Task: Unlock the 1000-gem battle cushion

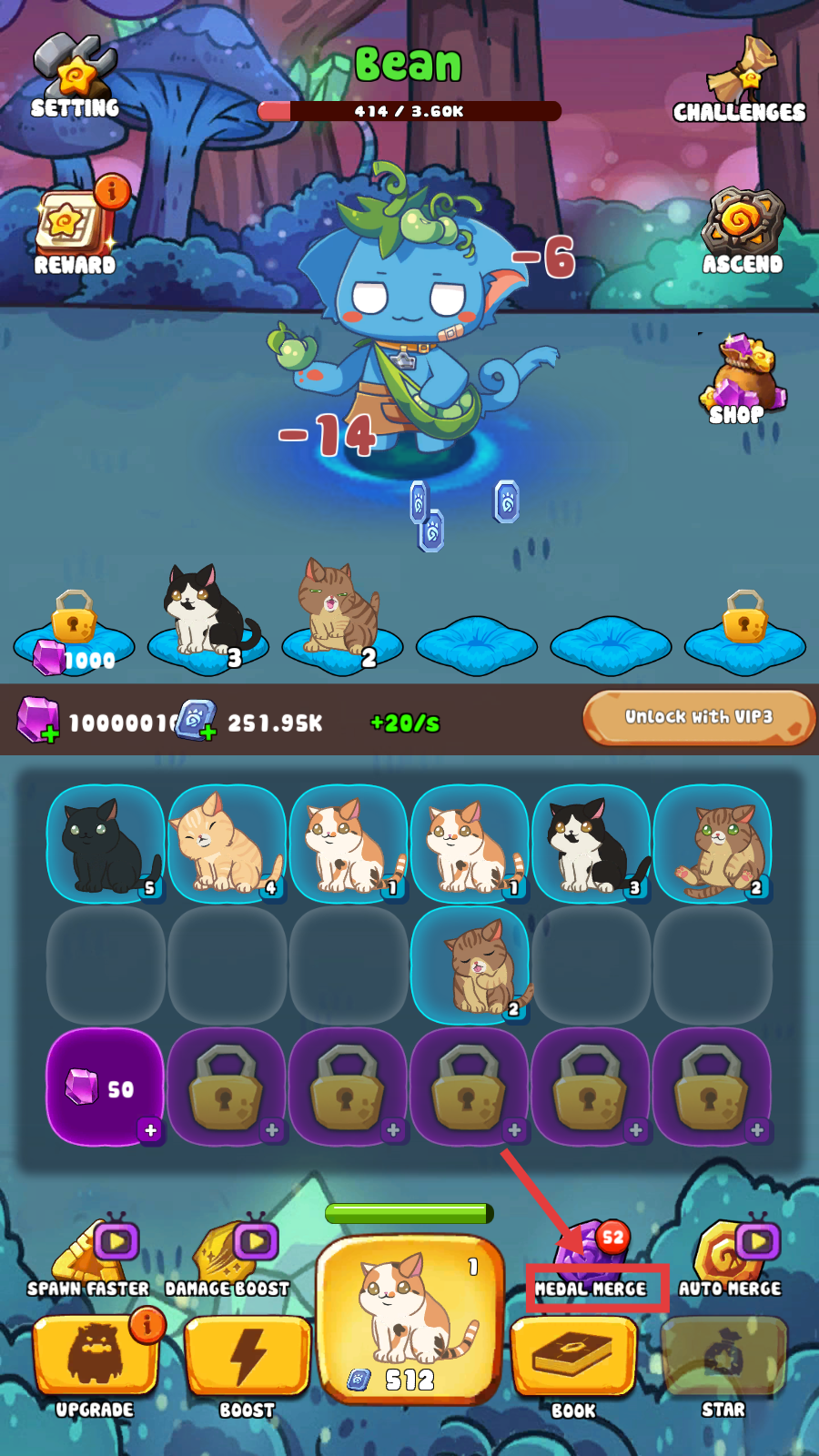Action: pos(75,632)
